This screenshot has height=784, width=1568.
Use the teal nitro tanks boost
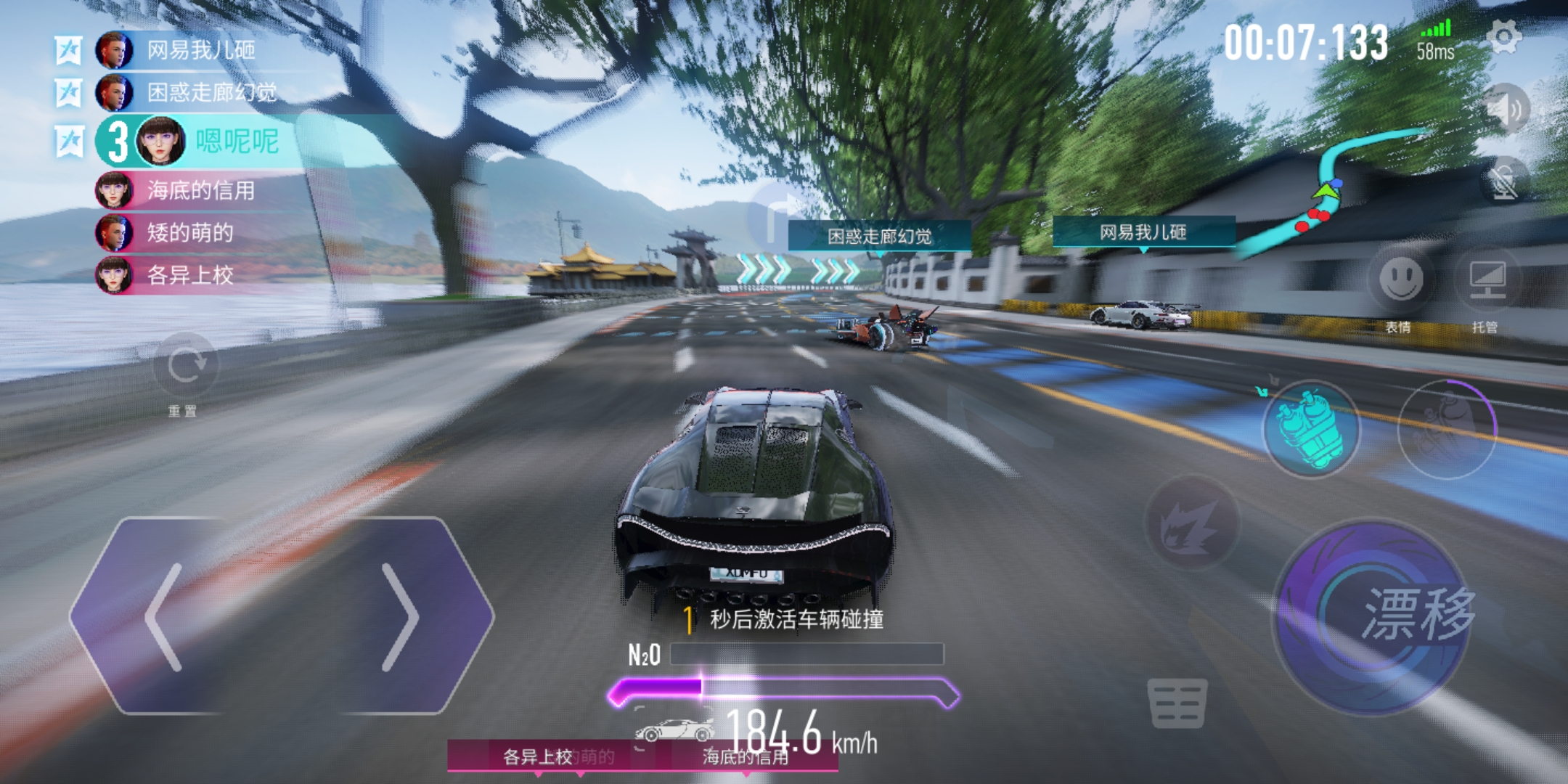pos(1310,428)
